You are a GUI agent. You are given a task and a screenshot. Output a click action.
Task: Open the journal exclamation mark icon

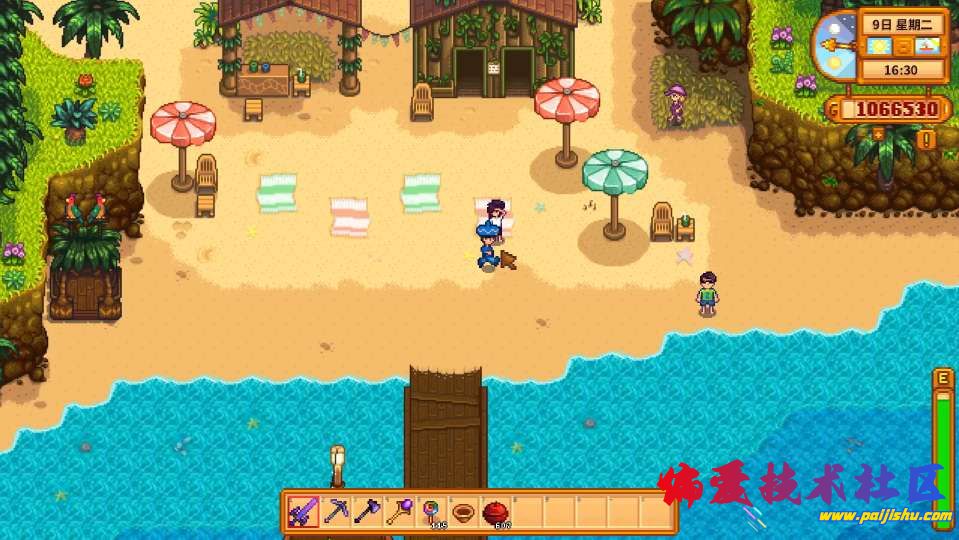(x=925, y=139)
